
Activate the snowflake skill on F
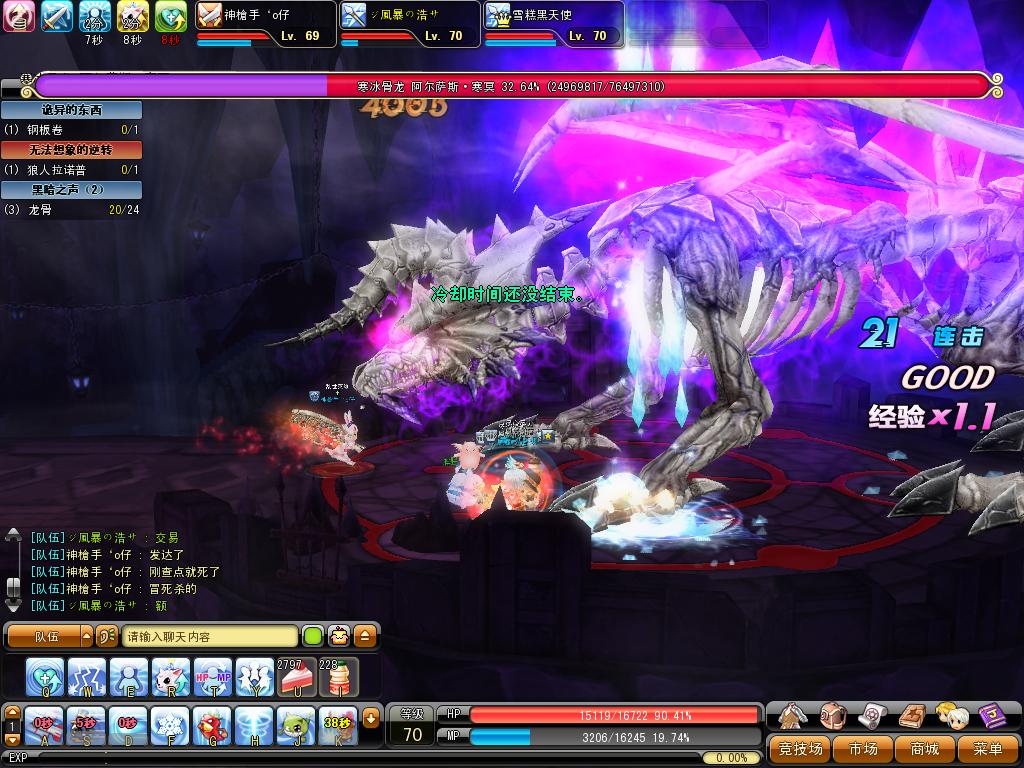click(x=171, y=726)
